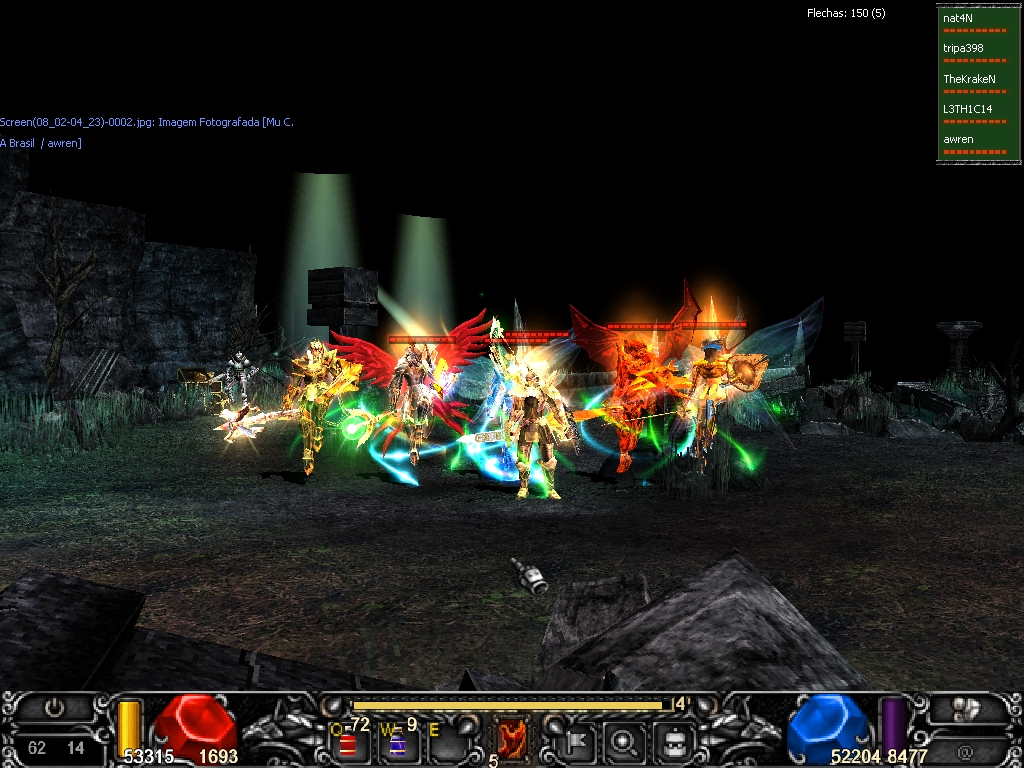Select the flame skill icon

click(512, 741)
